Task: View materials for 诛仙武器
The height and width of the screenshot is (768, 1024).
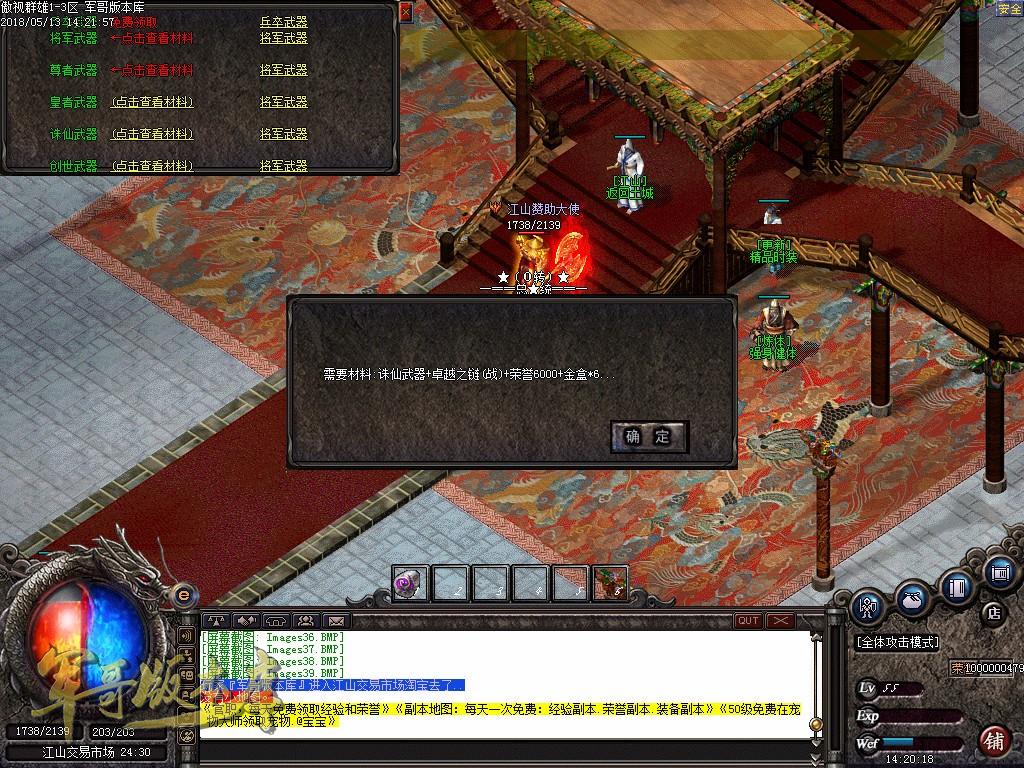Action: pyautogui.click(x=152, y=134)
